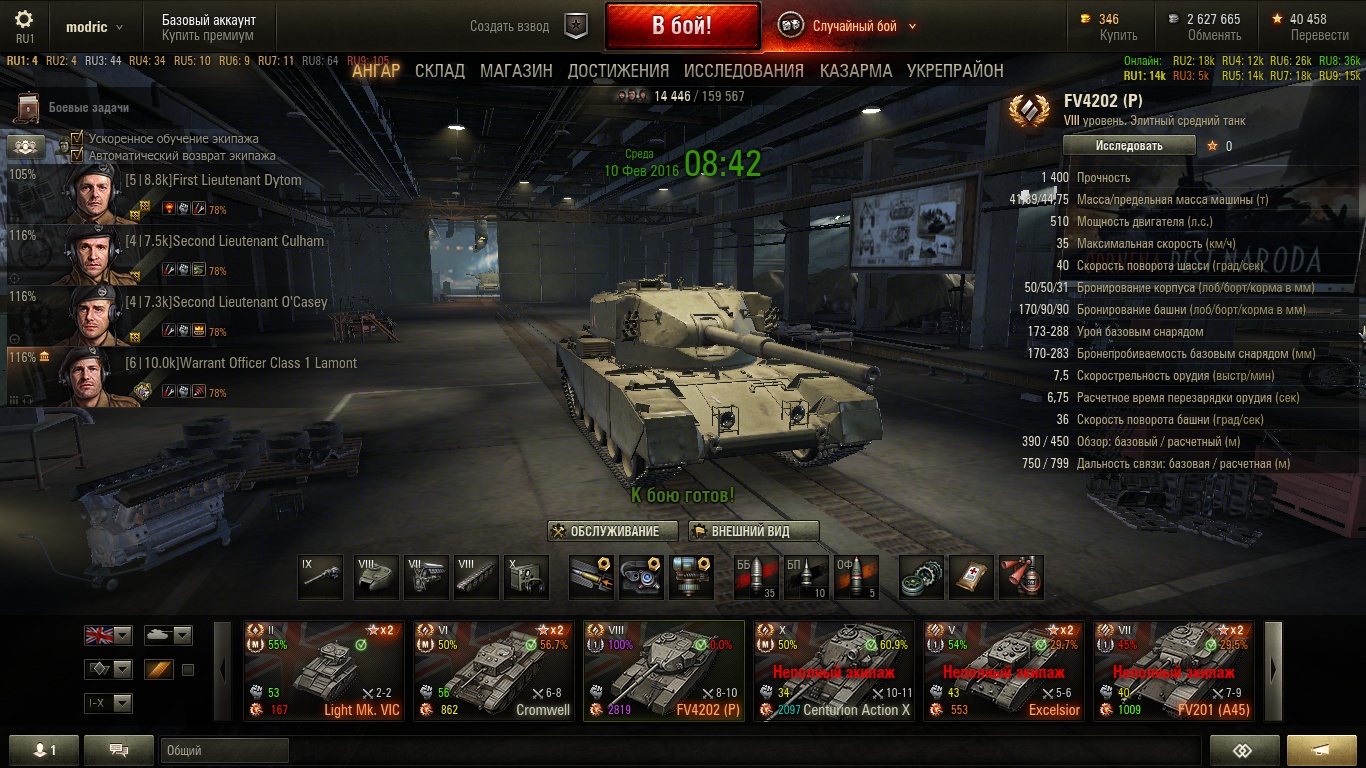Viewport: 1366px width, 768px height.
Task: Start battle with the red В бой! button
Action: point(681,26)
